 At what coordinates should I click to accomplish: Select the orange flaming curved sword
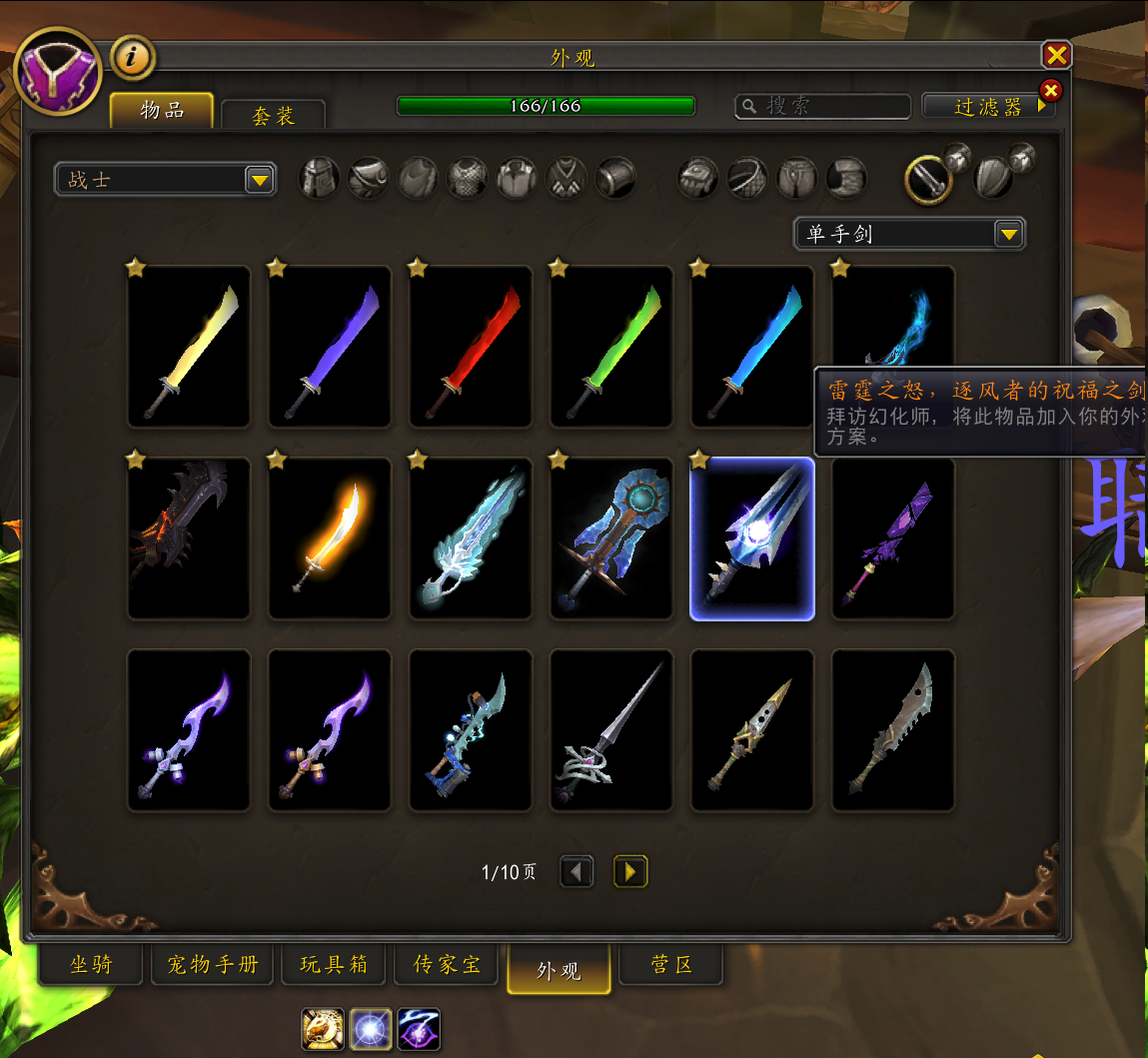(x=330, y=538)
